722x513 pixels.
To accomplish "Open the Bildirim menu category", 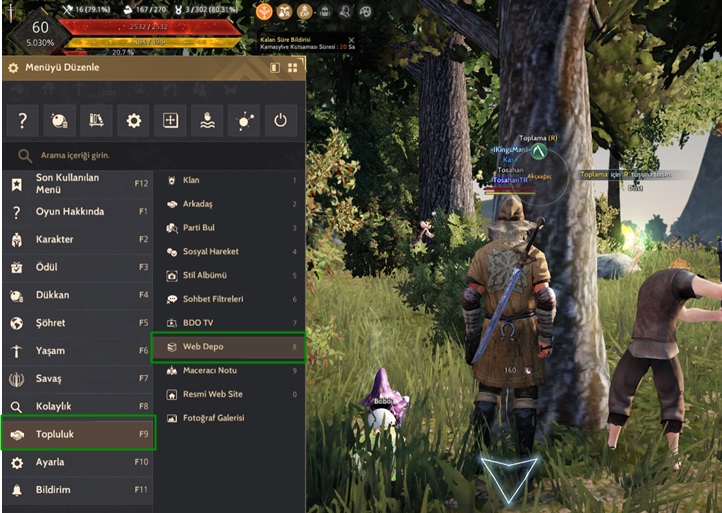I will pyautogui.click(x=78, y=490).
